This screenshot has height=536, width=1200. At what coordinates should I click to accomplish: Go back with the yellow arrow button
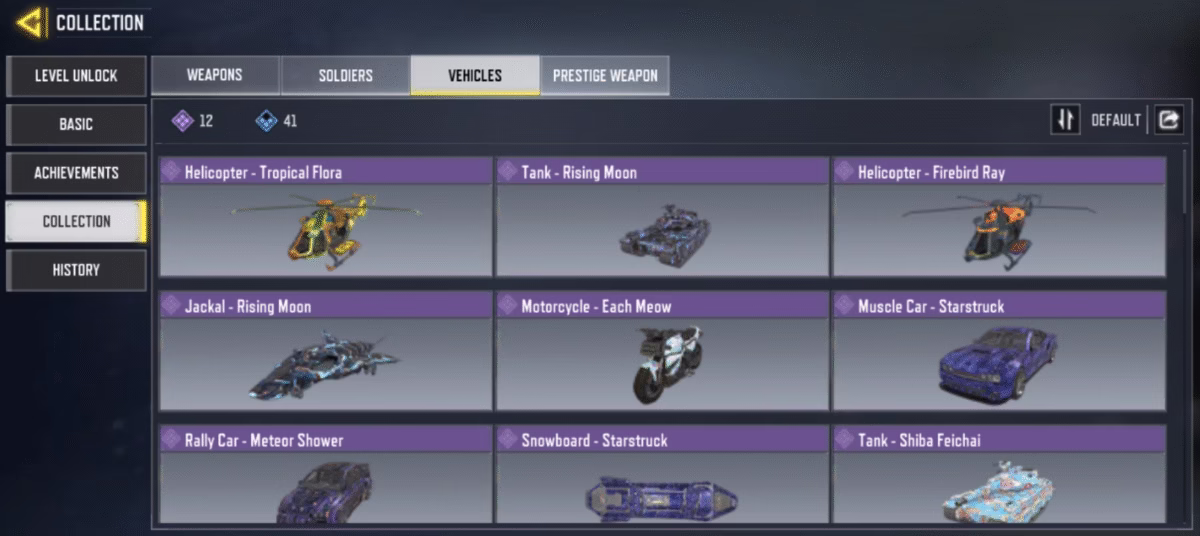[30, 23]
